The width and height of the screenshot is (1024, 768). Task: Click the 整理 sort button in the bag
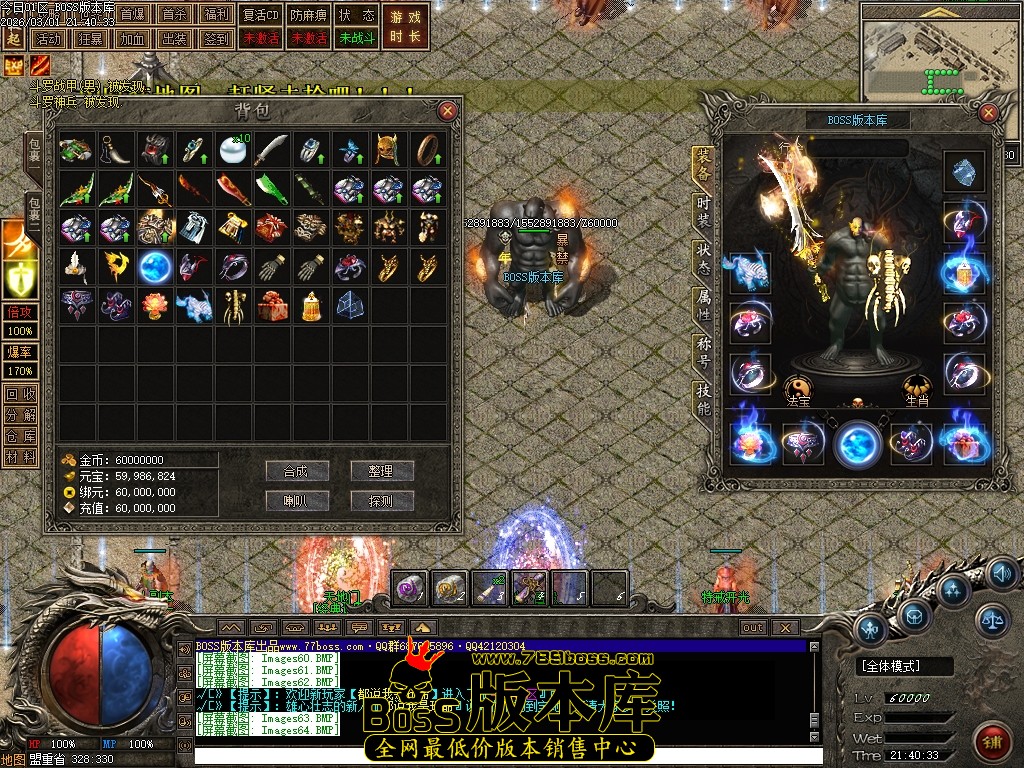point(381,471)
